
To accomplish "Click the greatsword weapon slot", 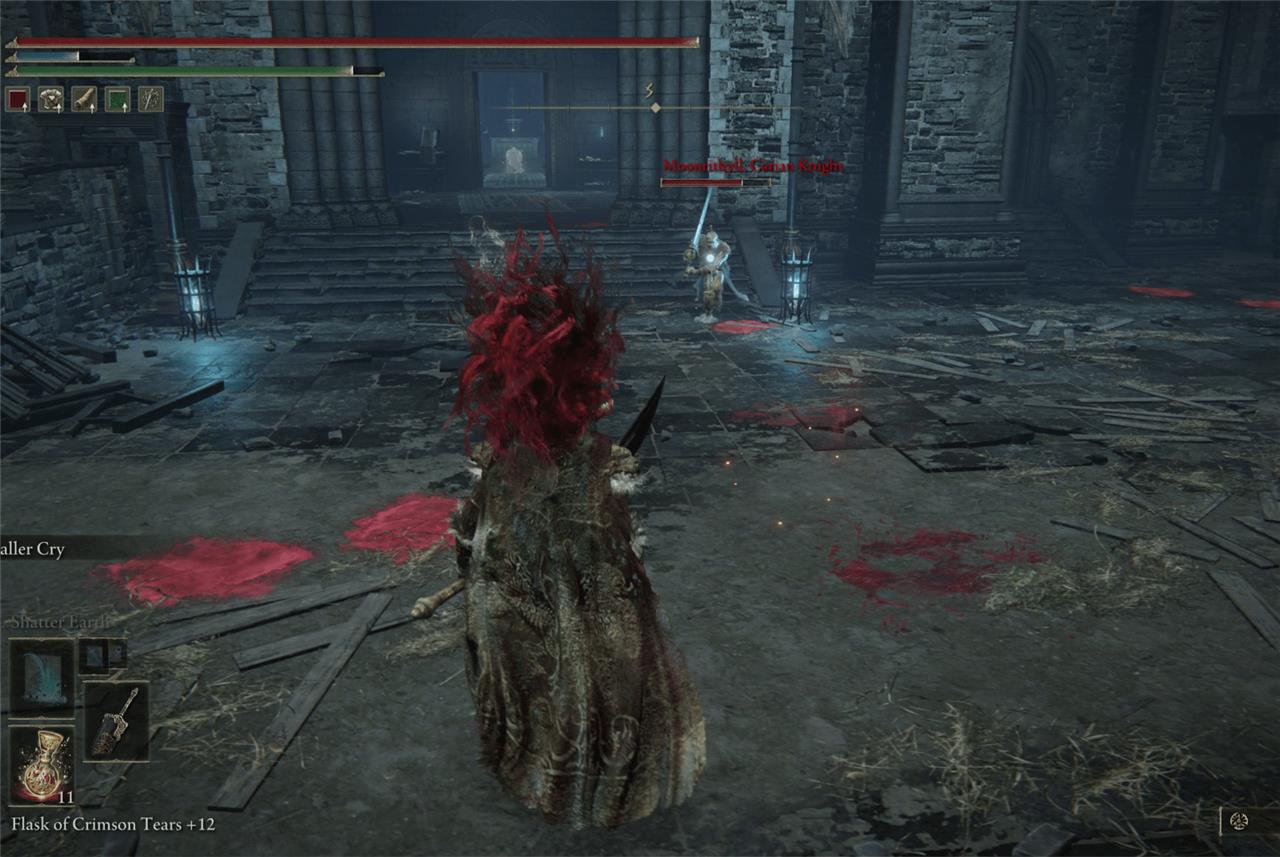I will tap(116, 720).
